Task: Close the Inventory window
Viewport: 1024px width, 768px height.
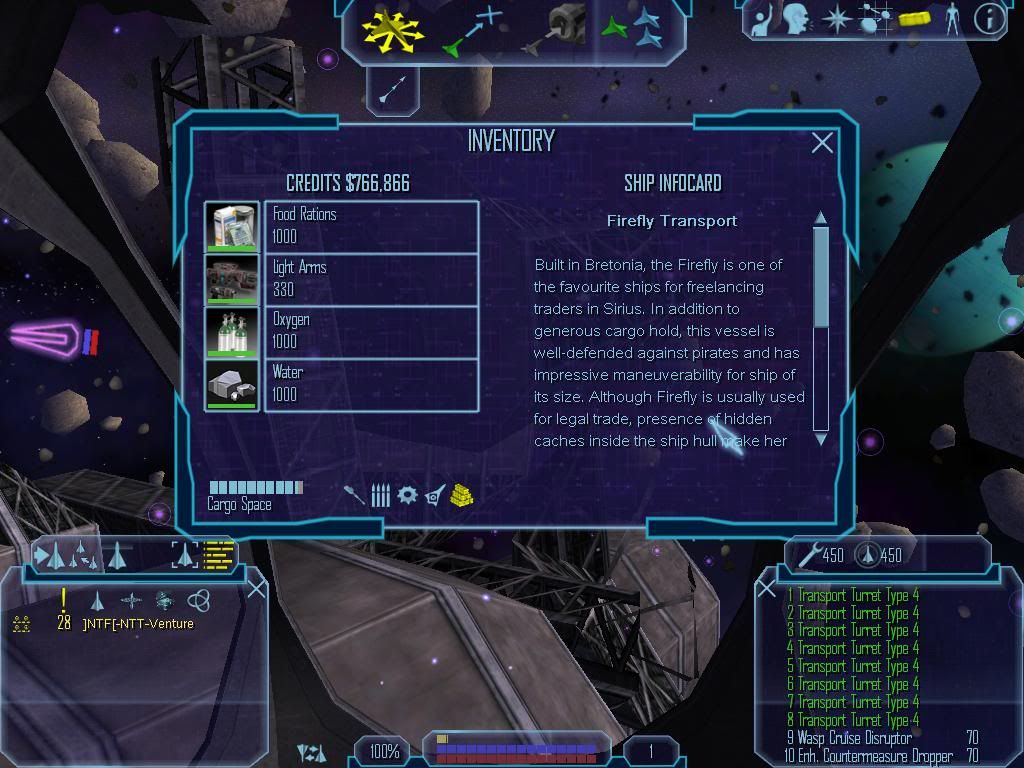Action: pos(822,143)
